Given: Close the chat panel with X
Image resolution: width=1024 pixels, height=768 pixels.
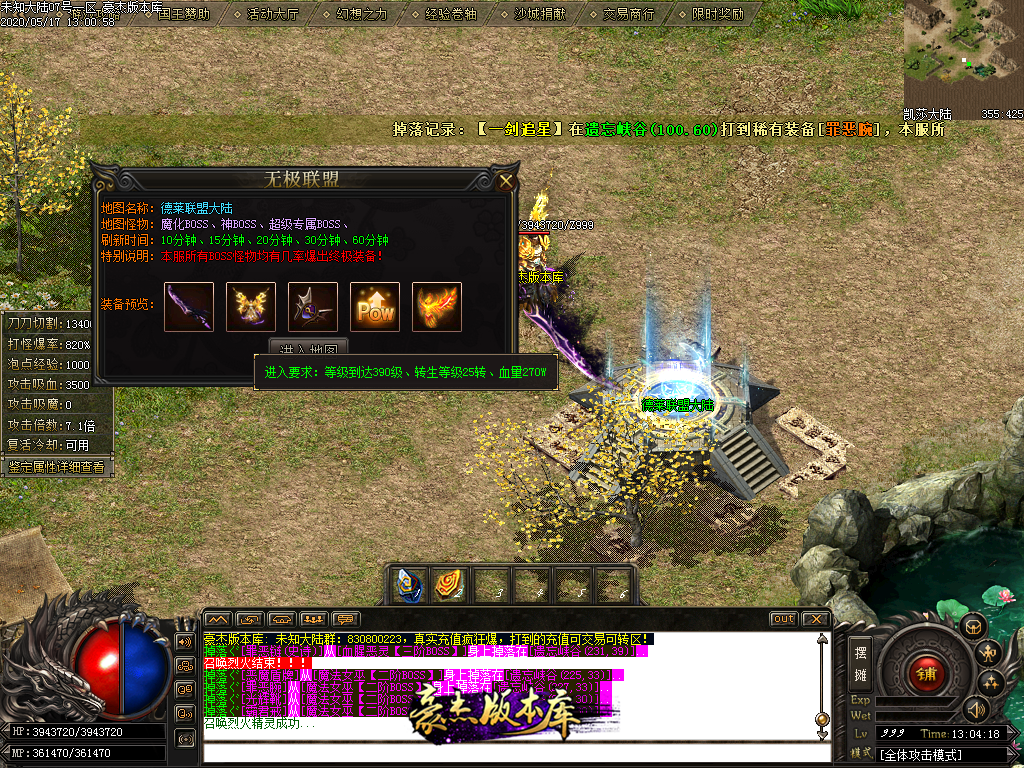Looking at the screenshot, I should pyautogui.click(x=815, y=619).
